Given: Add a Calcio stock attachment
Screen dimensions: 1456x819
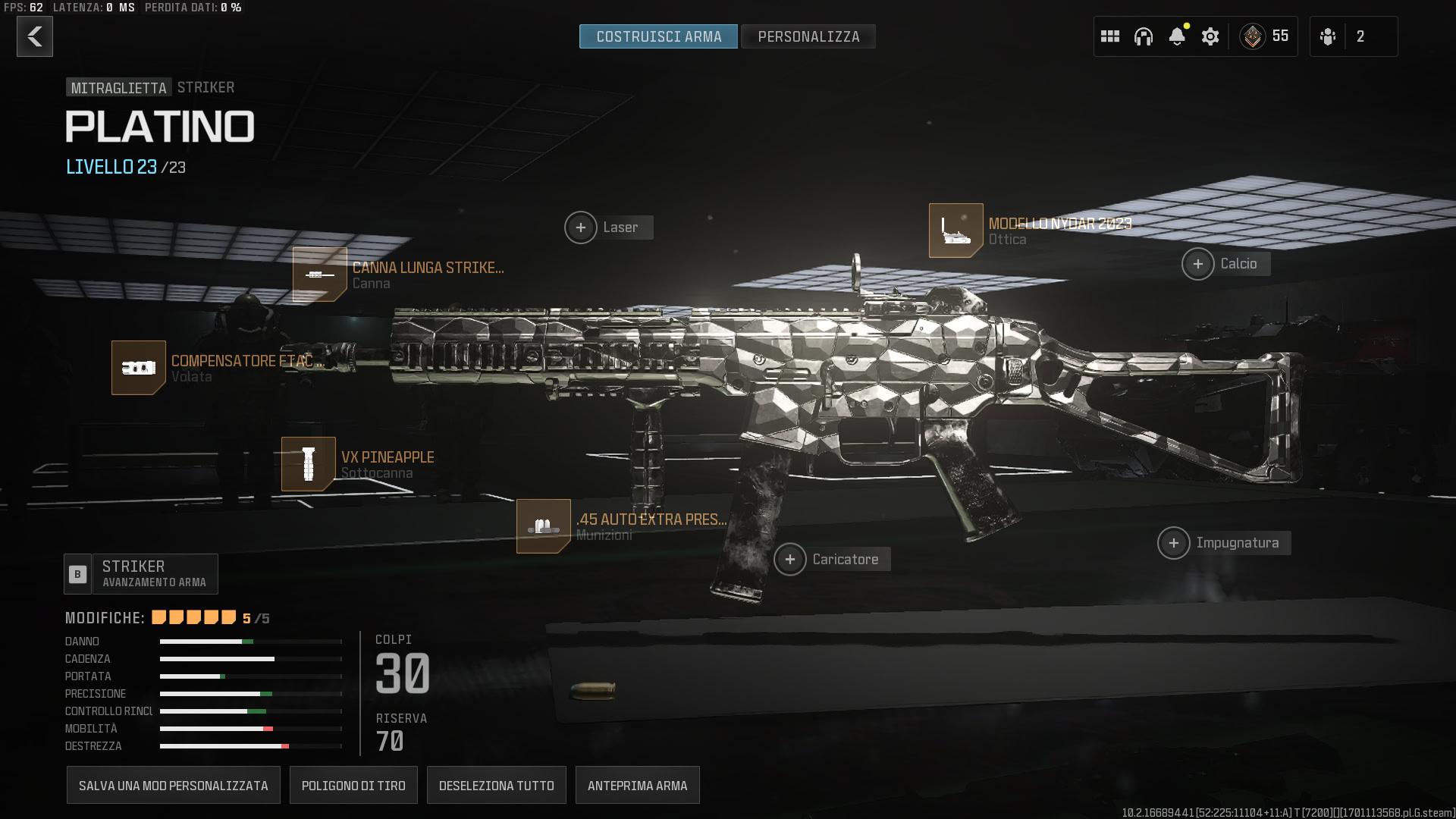Looking at the screenshot, I should point(1198,264).
